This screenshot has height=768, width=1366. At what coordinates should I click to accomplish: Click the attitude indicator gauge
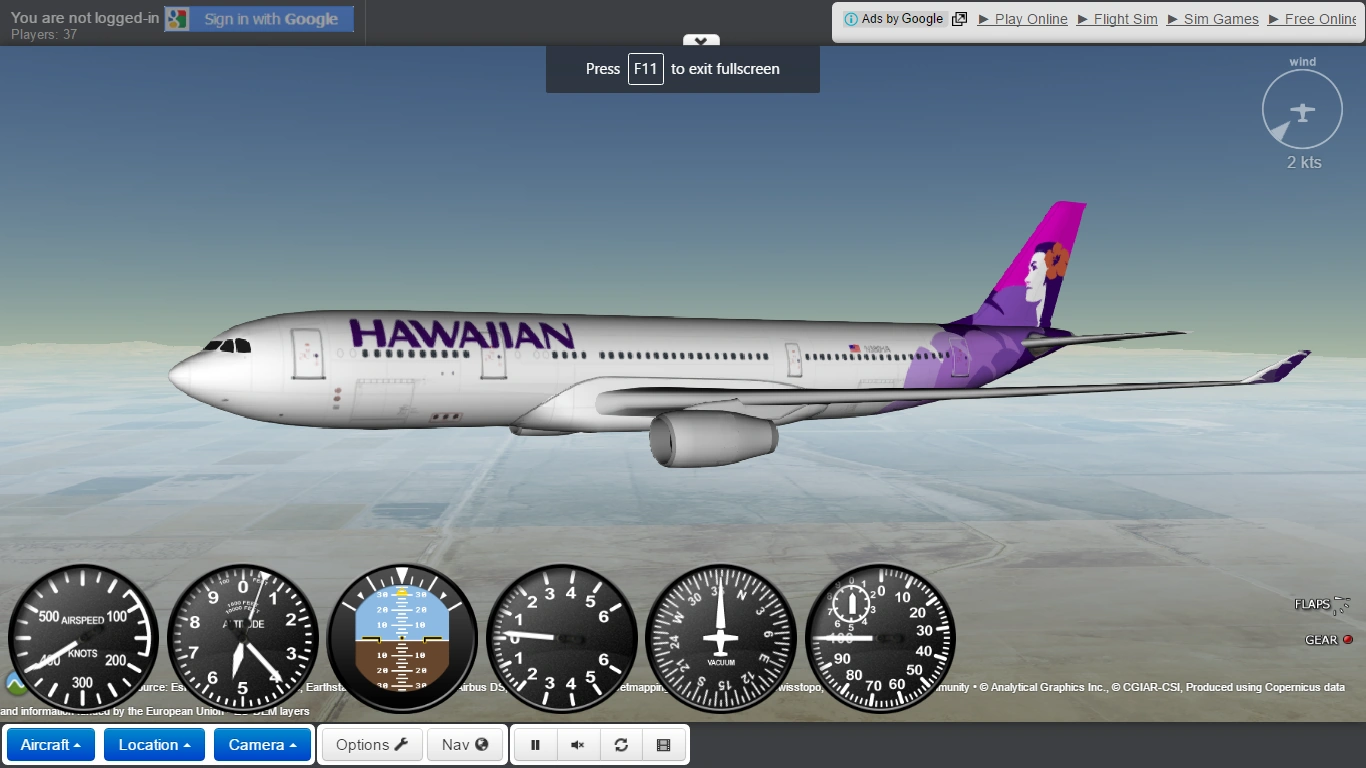pyautogui.click(x=401, y=637)
